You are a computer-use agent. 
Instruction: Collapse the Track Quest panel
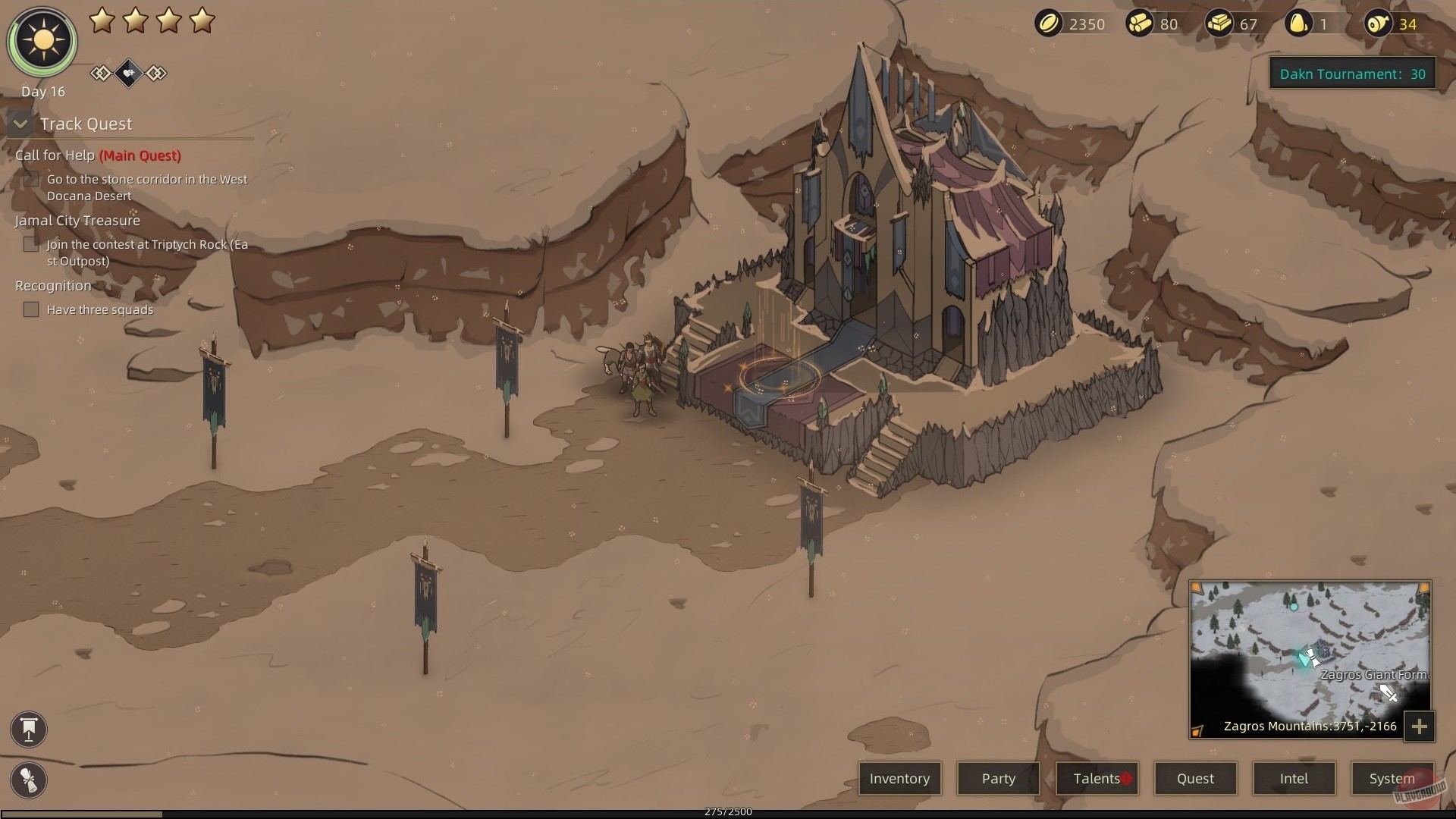point(20,124)
